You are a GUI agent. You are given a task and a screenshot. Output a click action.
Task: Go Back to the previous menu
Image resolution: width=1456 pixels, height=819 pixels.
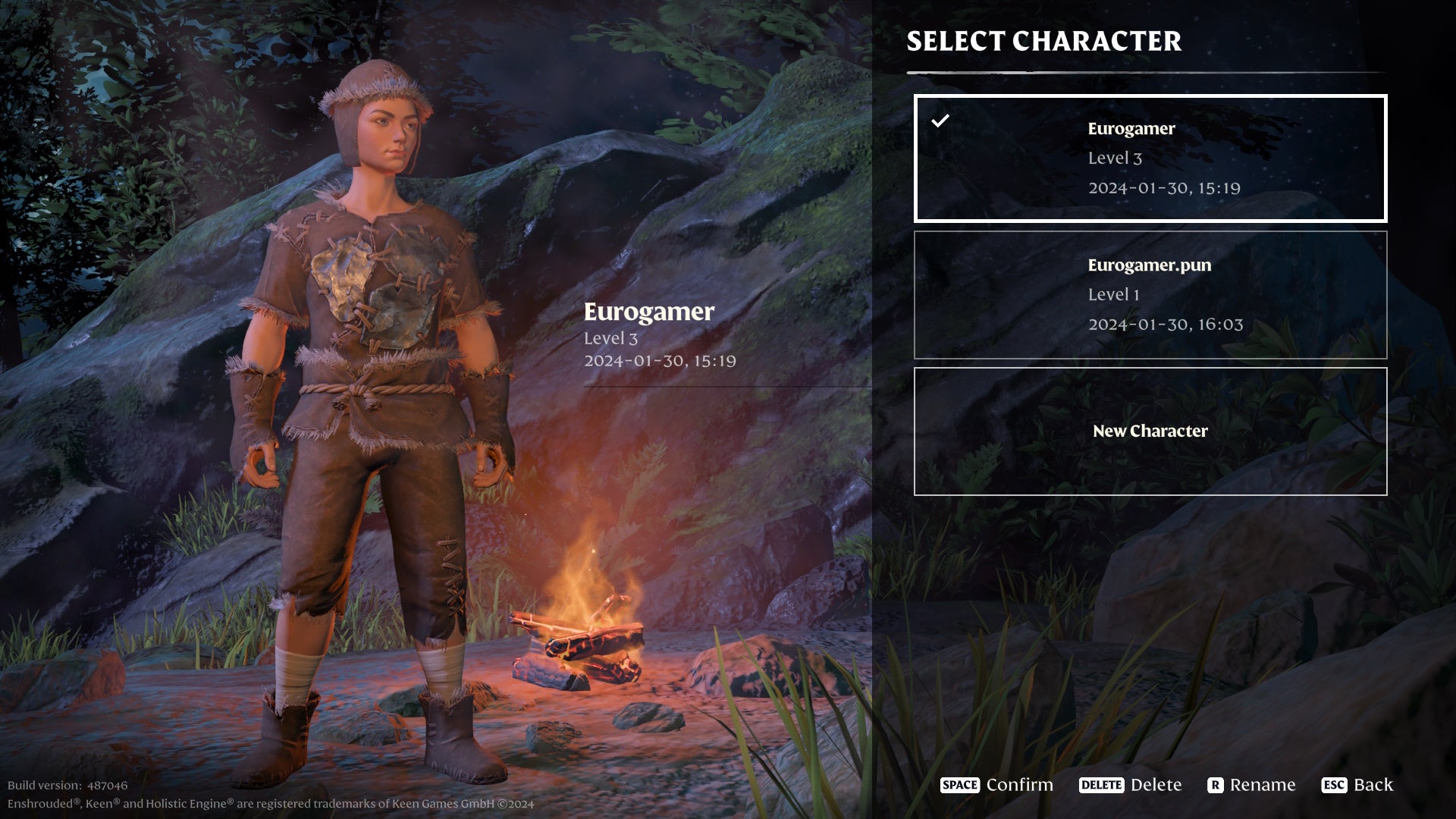[x=1376, y=785]
